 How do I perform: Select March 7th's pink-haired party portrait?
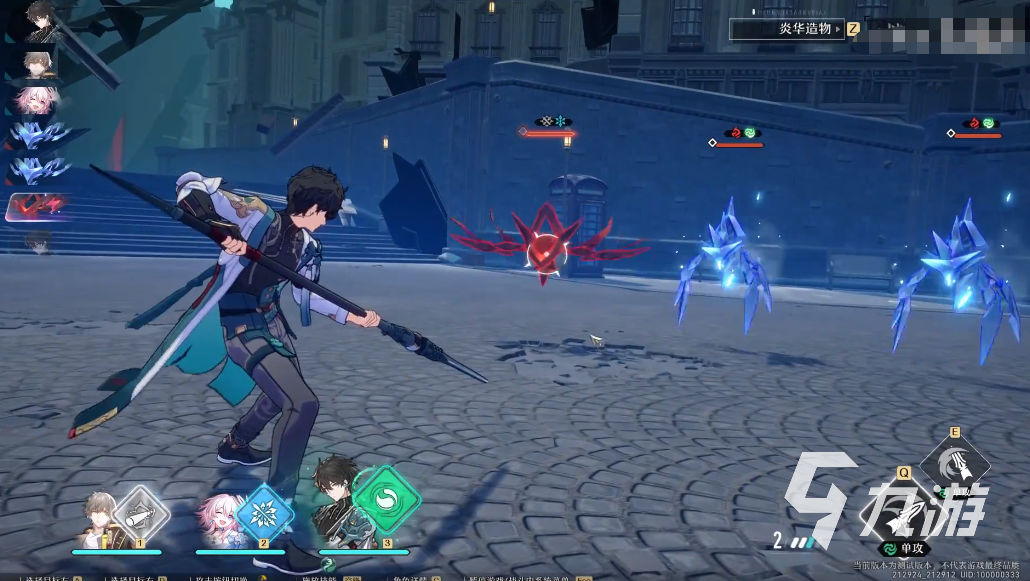point(223,520)
